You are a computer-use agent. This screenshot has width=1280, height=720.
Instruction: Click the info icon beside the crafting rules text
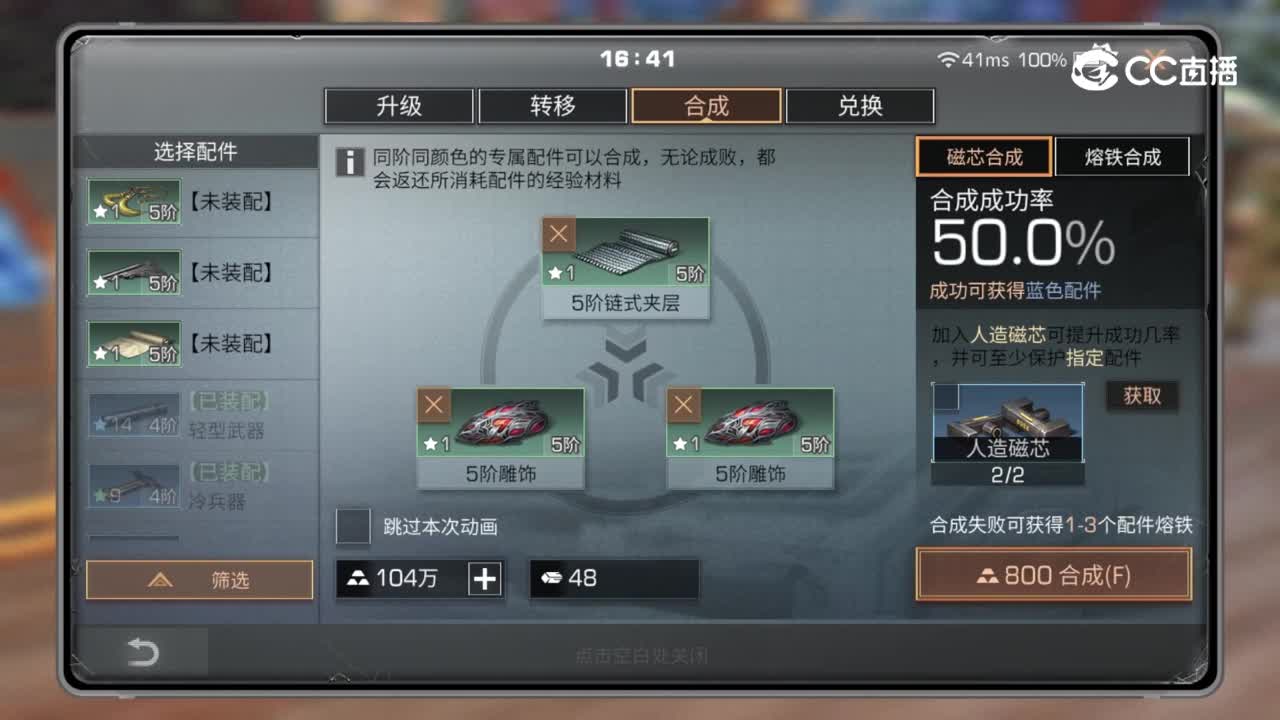pos(351,162)
